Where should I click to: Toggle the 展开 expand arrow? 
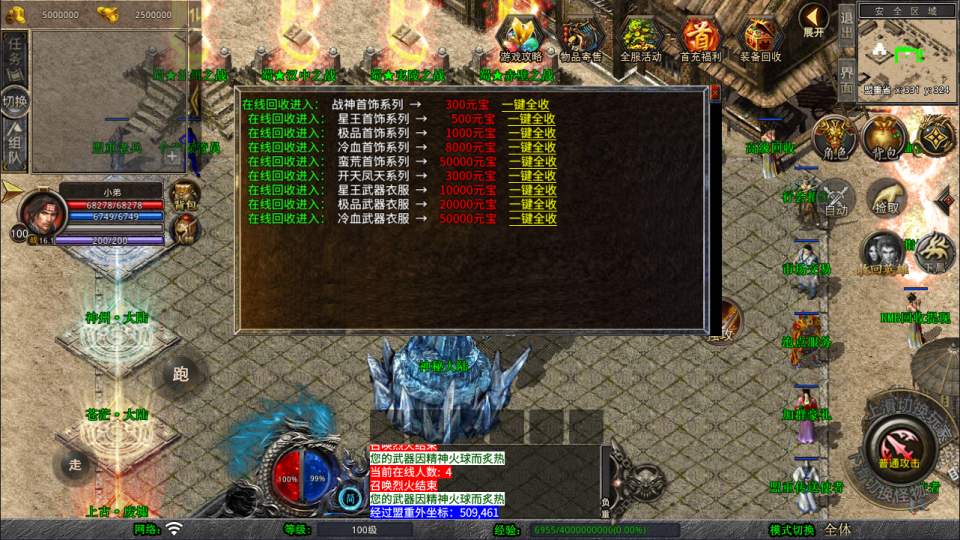813,19
